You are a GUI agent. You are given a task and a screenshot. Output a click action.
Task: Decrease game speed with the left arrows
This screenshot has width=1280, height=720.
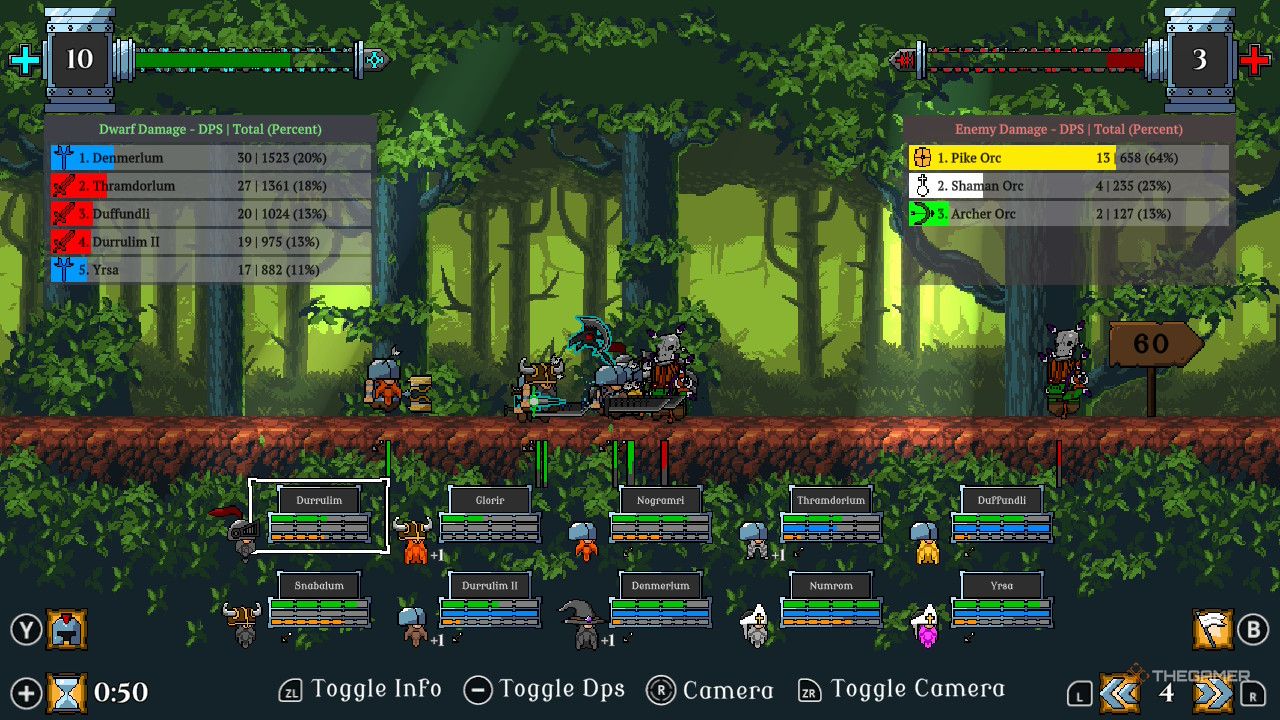click(x=1119, y=692)
